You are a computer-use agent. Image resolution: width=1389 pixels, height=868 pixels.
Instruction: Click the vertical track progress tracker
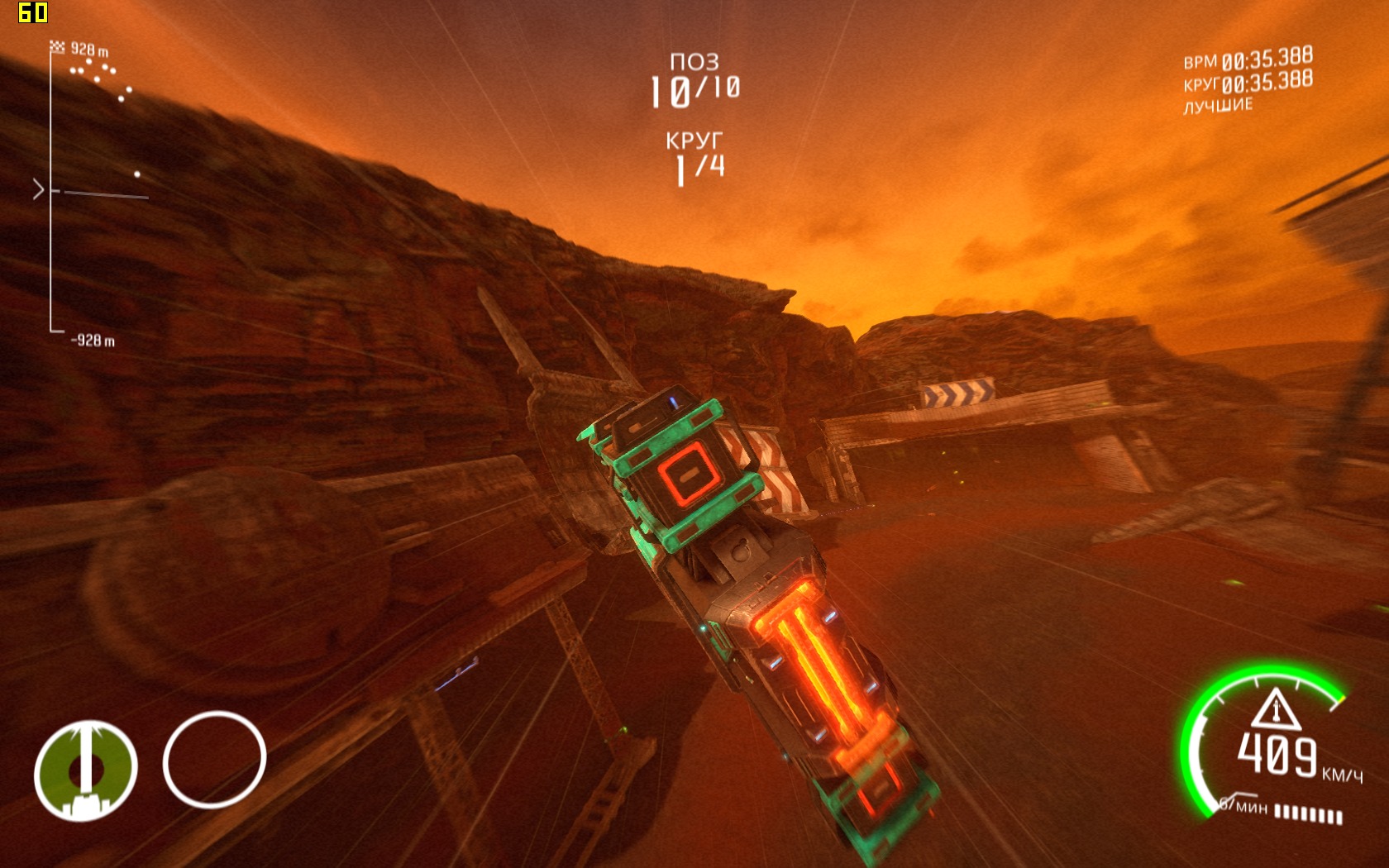click(x=52, y=190)
